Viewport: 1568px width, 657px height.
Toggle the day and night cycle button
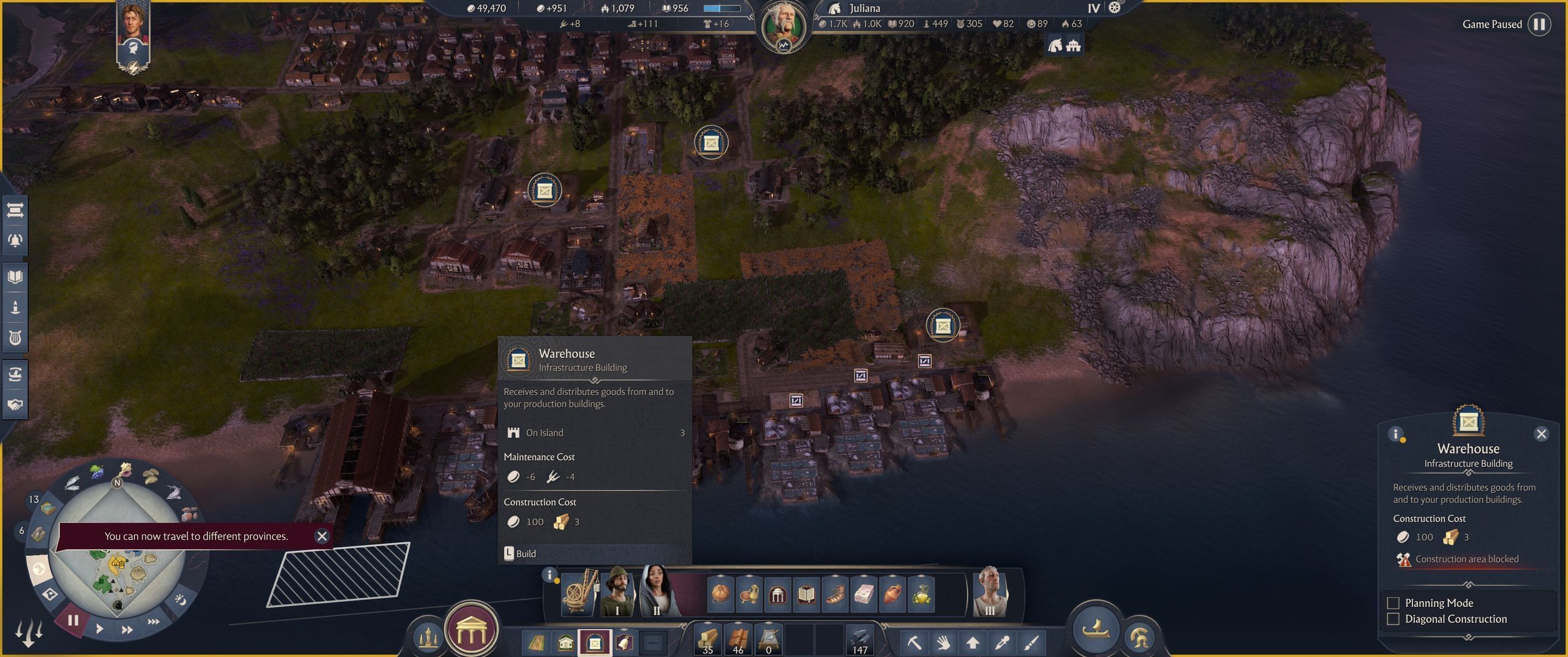click(180, 599)
